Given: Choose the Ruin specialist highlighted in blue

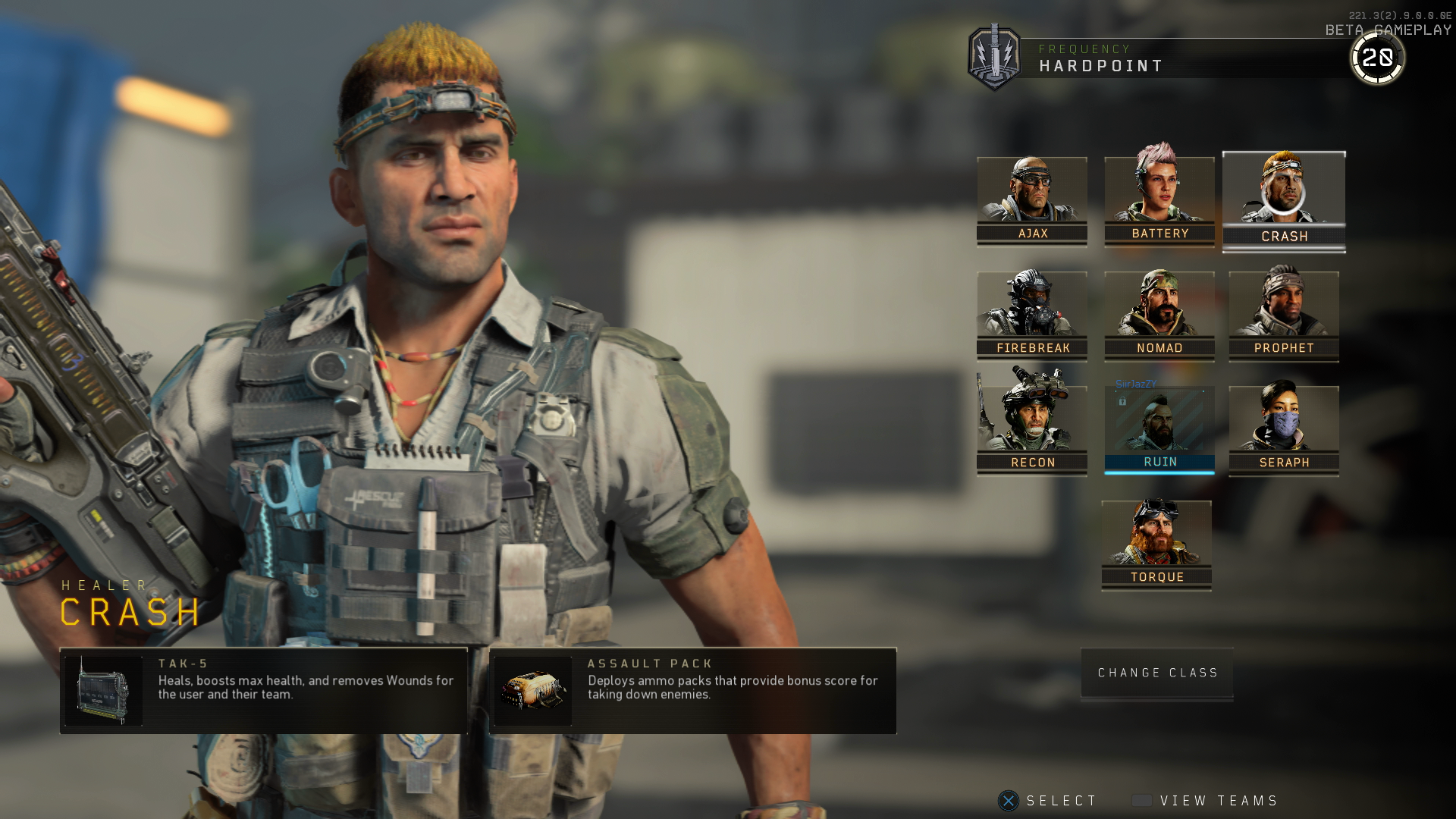Looking at the screenshot, I should coord(1158,423).
